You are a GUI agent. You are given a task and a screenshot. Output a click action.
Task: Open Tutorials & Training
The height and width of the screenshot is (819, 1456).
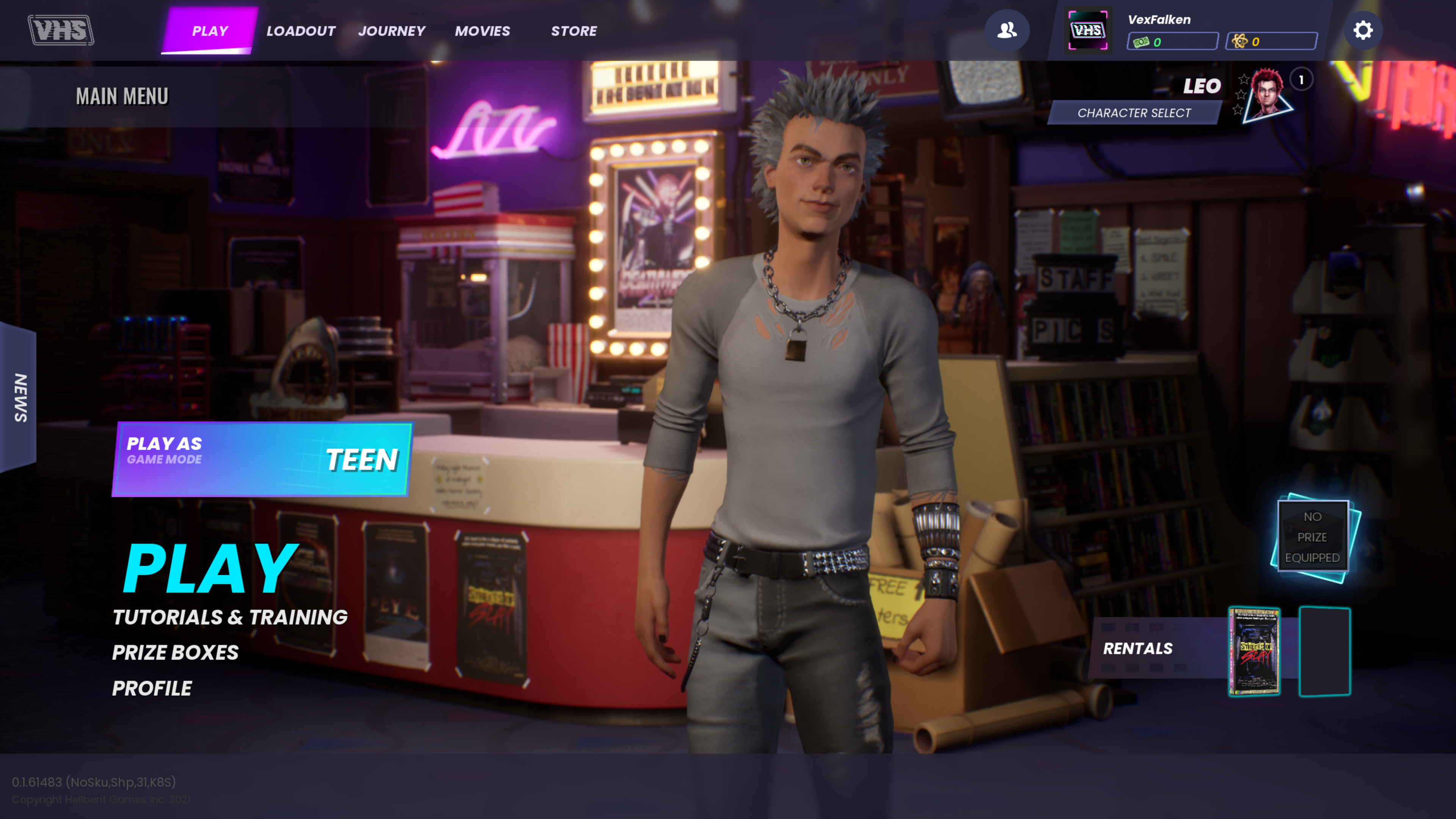[229, 617]
